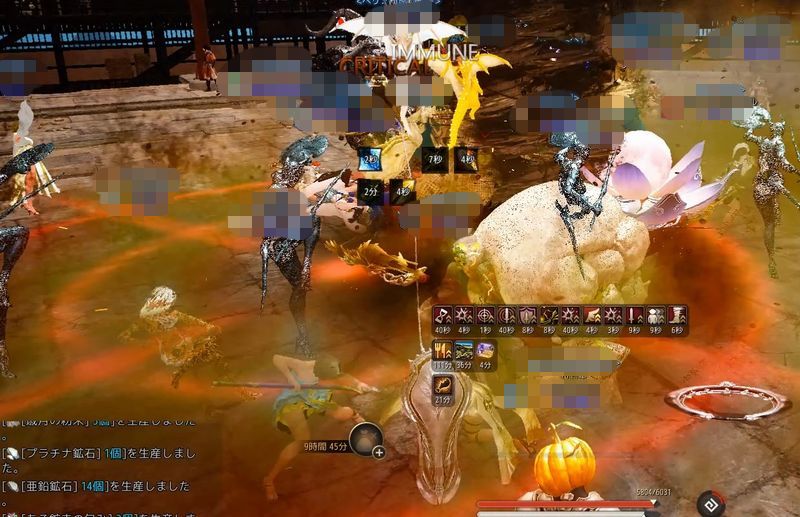Select the purple scroll buff showing 4分

pyautogui.click(x=485, y=350)
